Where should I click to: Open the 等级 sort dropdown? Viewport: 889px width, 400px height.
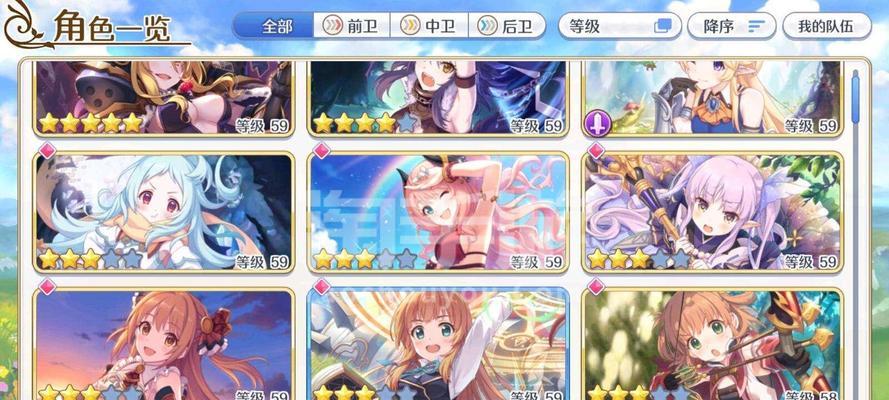[x=618, y=26]
